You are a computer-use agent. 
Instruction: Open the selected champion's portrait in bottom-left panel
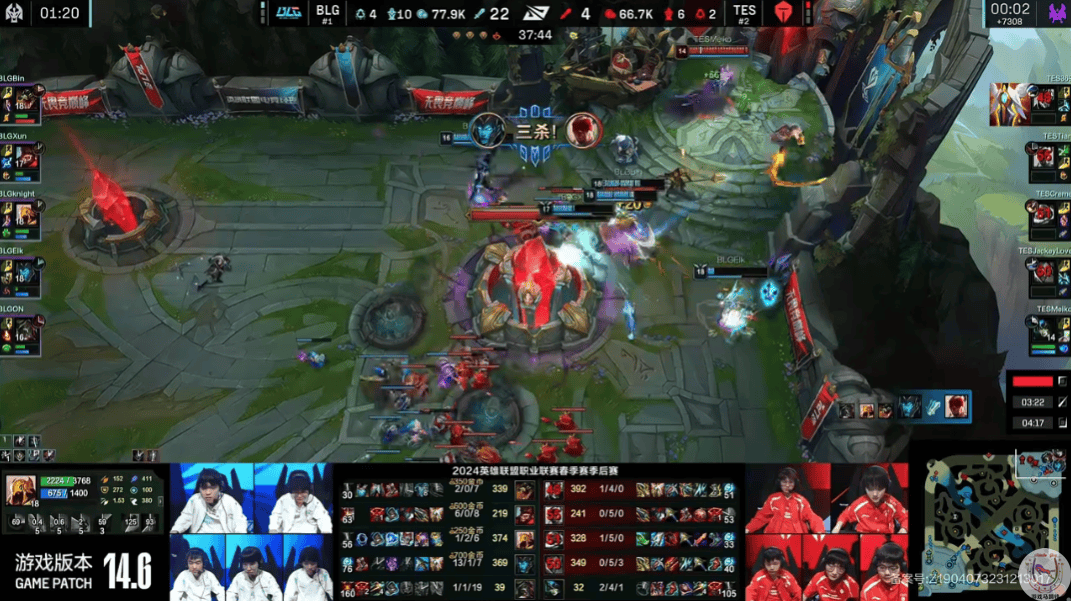21,490
